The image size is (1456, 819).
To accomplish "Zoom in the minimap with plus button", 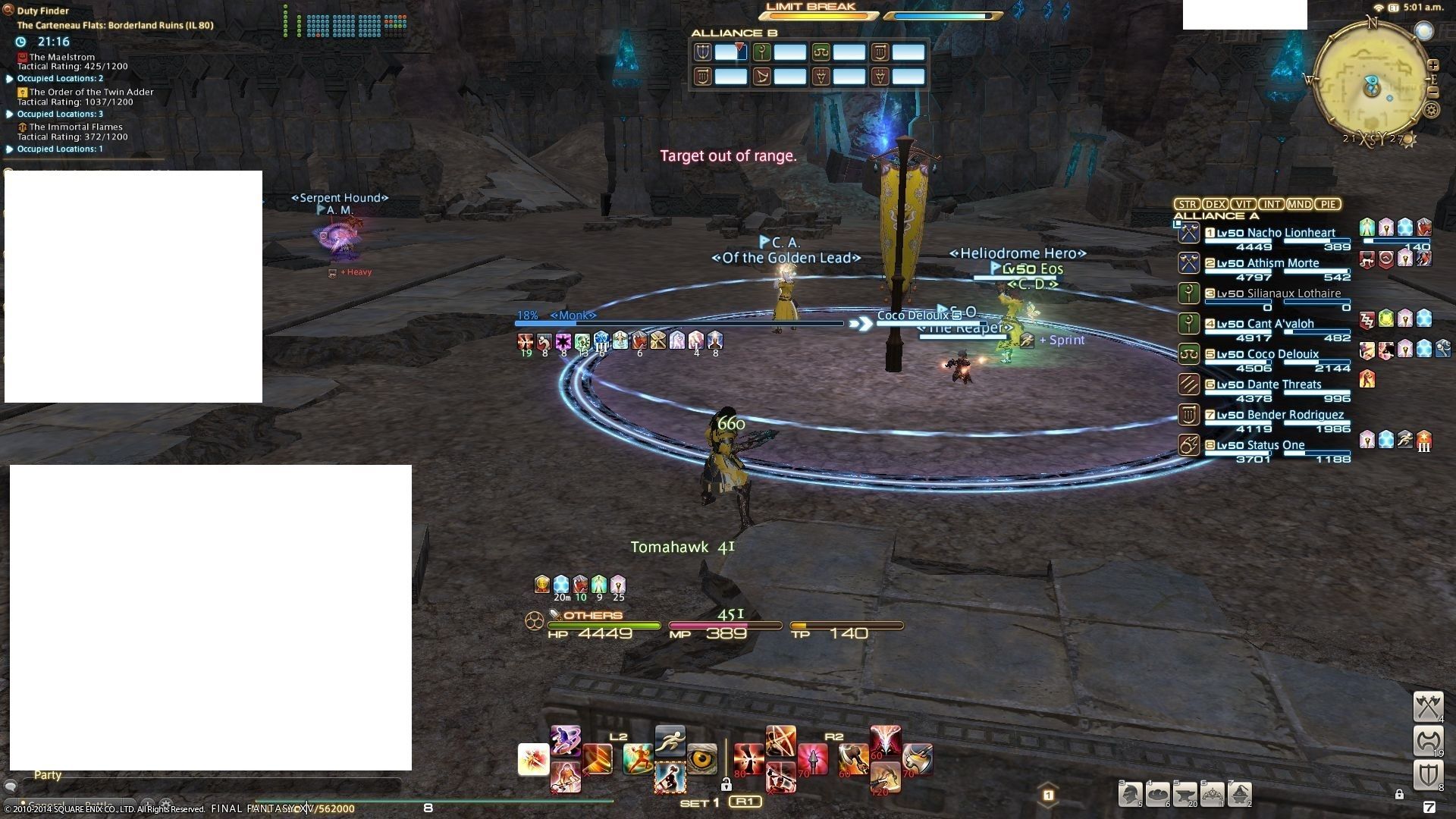I will (x=1433, y=65).
